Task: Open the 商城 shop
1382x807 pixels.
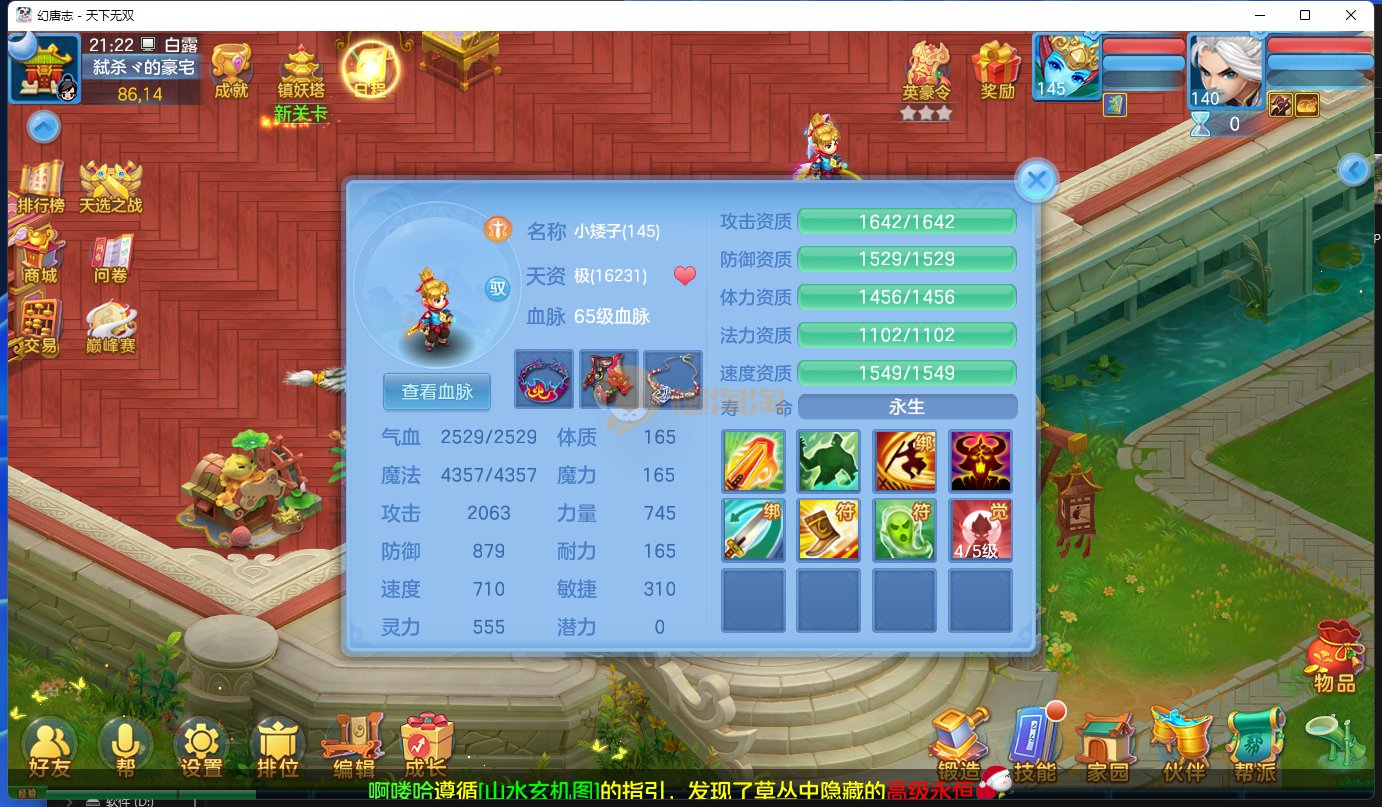Action: click(x=40, y=255)
